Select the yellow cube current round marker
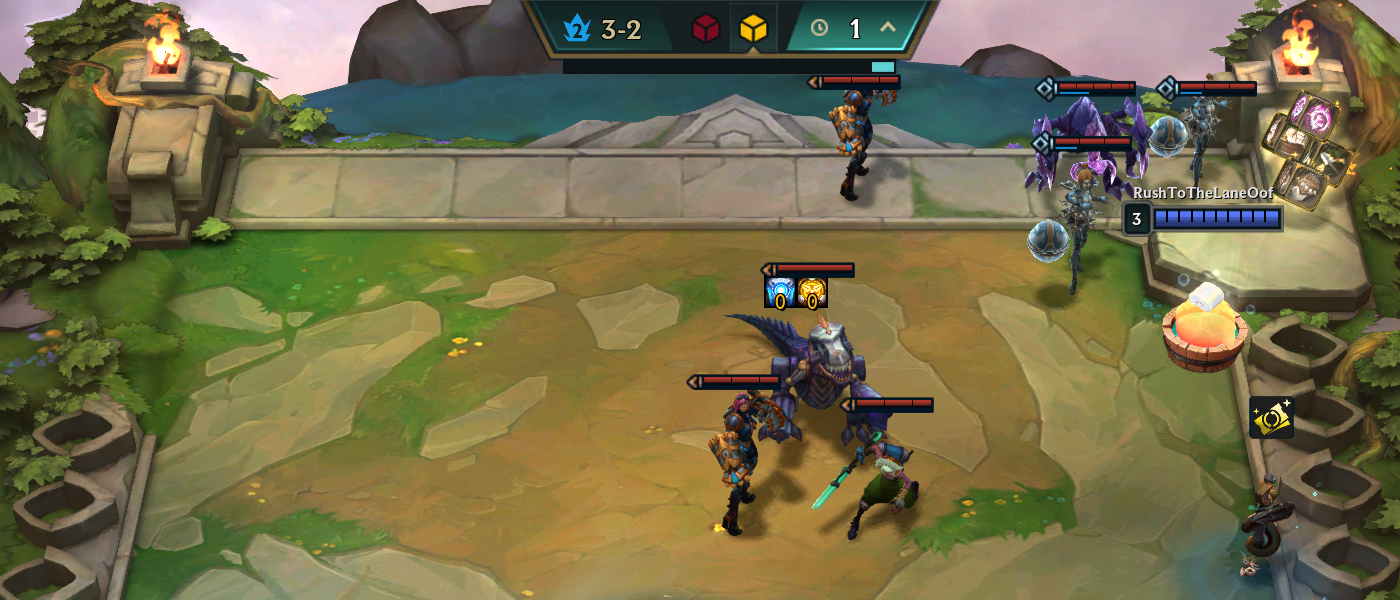Screen dimensions: 1400x600 [x=753, y=29]
